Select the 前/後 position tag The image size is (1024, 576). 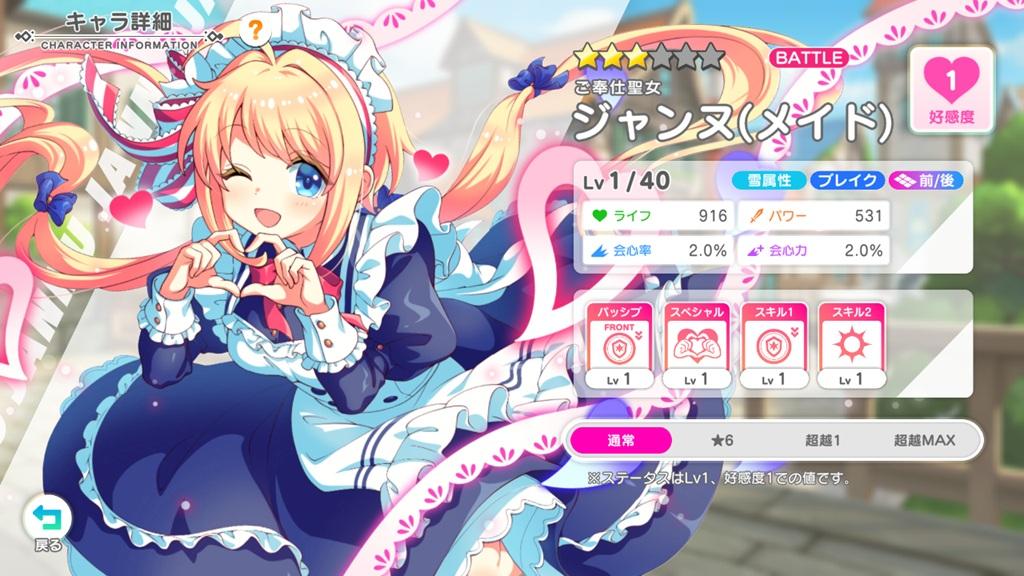916,181
